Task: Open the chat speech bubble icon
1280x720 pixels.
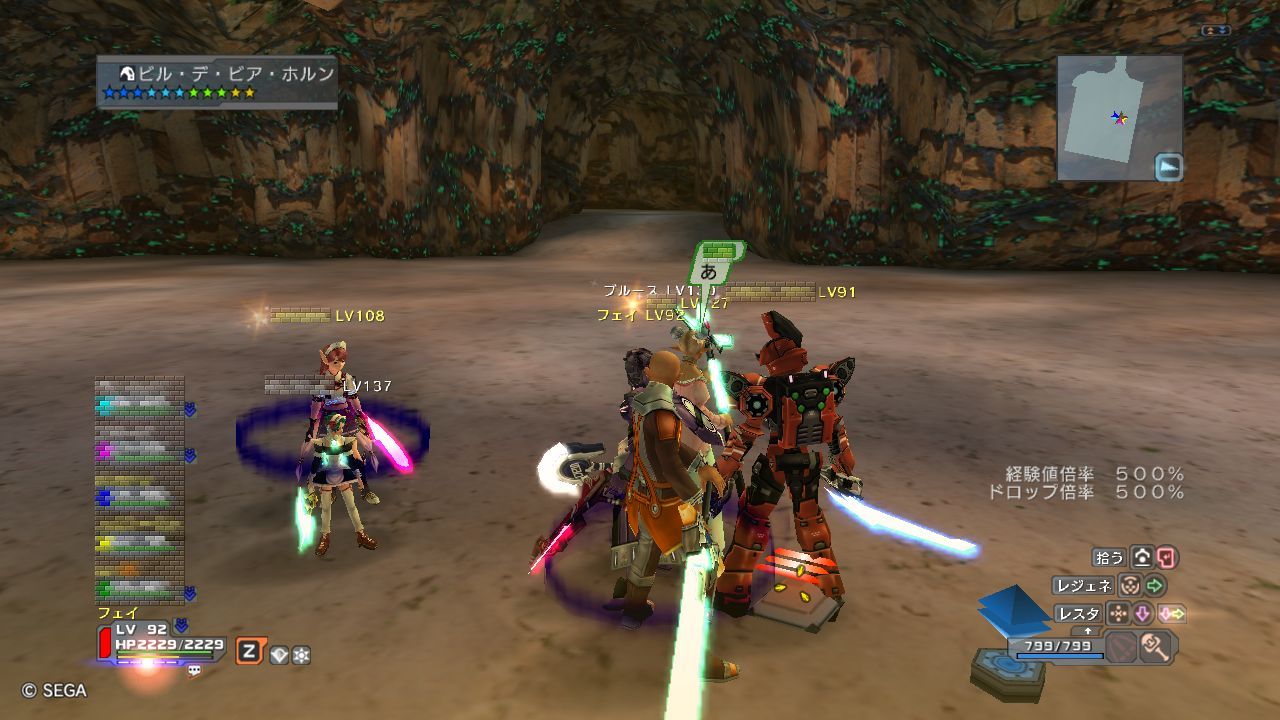Action: pos(194,671)
